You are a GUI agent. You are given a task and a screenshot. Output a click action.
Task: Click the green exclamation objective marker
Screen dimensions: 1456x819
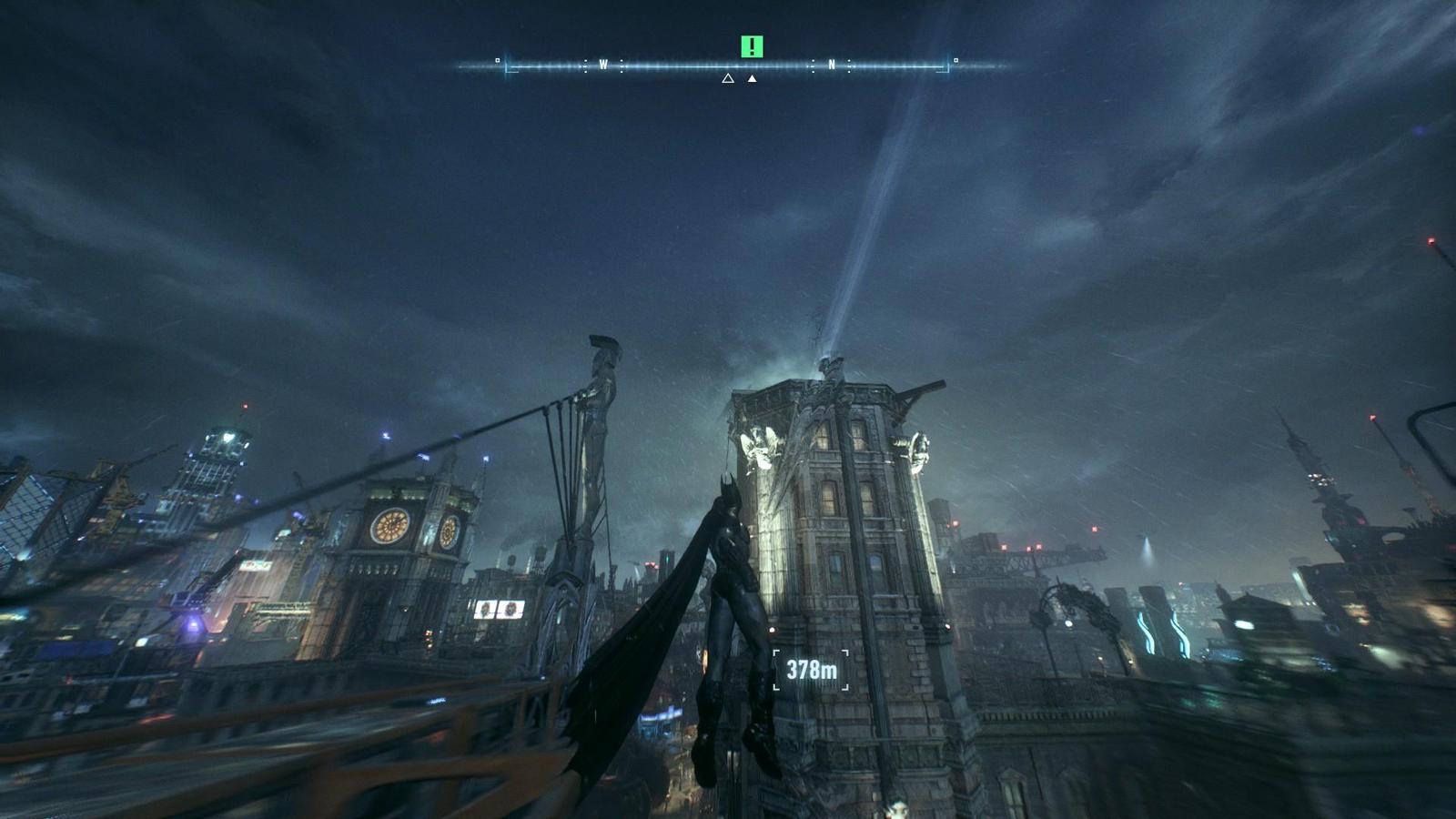click(752, 46)
